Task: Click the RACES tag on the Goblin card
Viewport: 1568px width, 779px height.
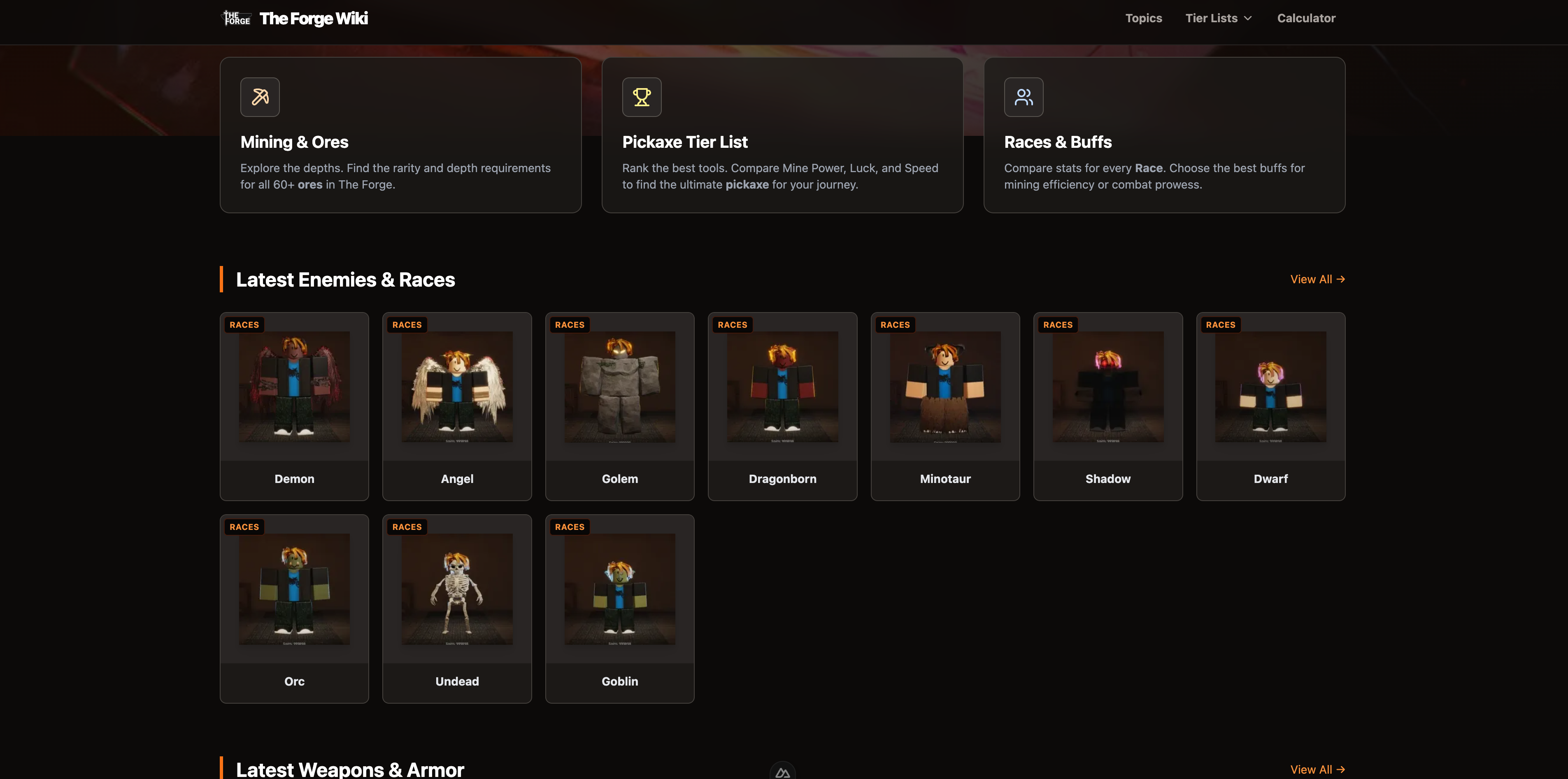Action: pyautogui.click(x=569, y=526)
